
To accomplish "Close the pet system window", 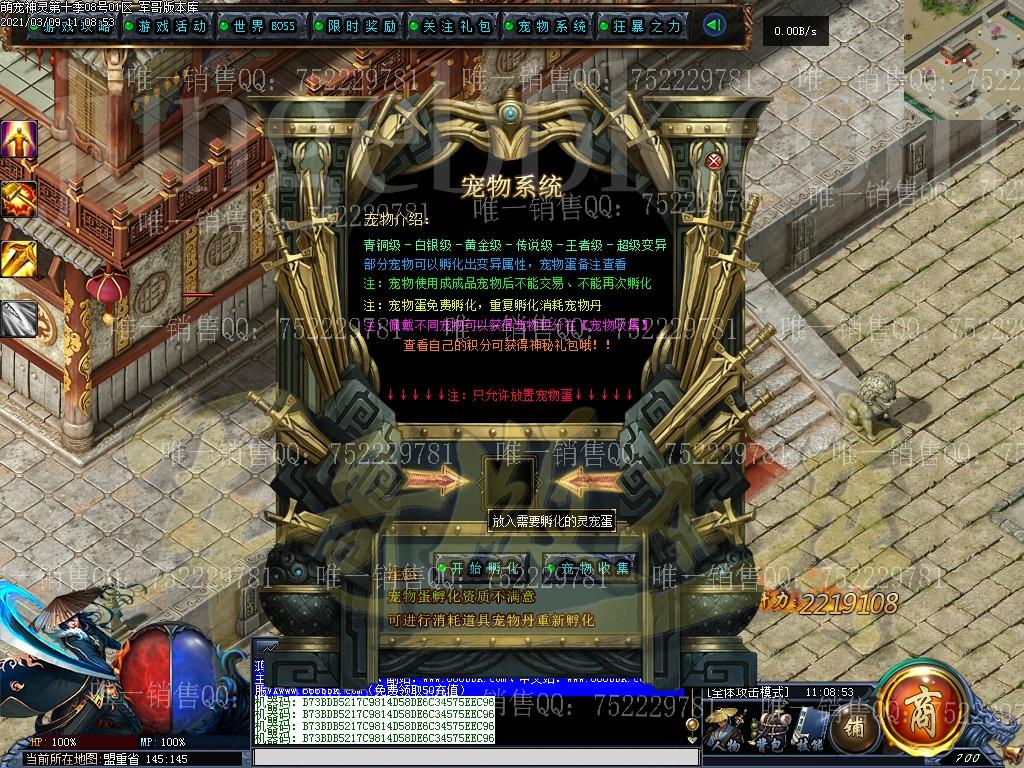I will (714, 161).
